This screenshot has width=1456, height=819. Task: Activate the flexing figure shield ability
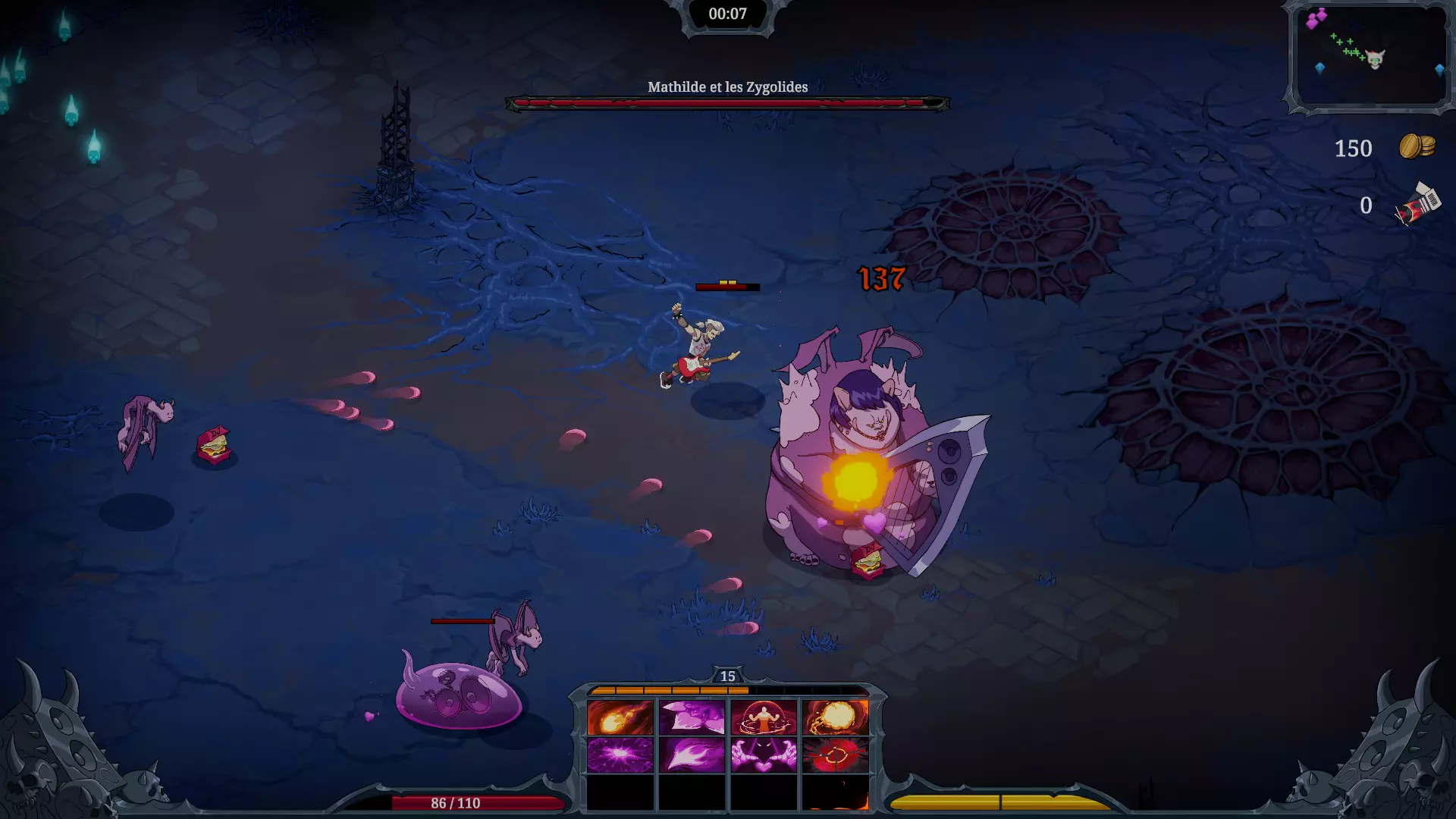coord(764,717)
